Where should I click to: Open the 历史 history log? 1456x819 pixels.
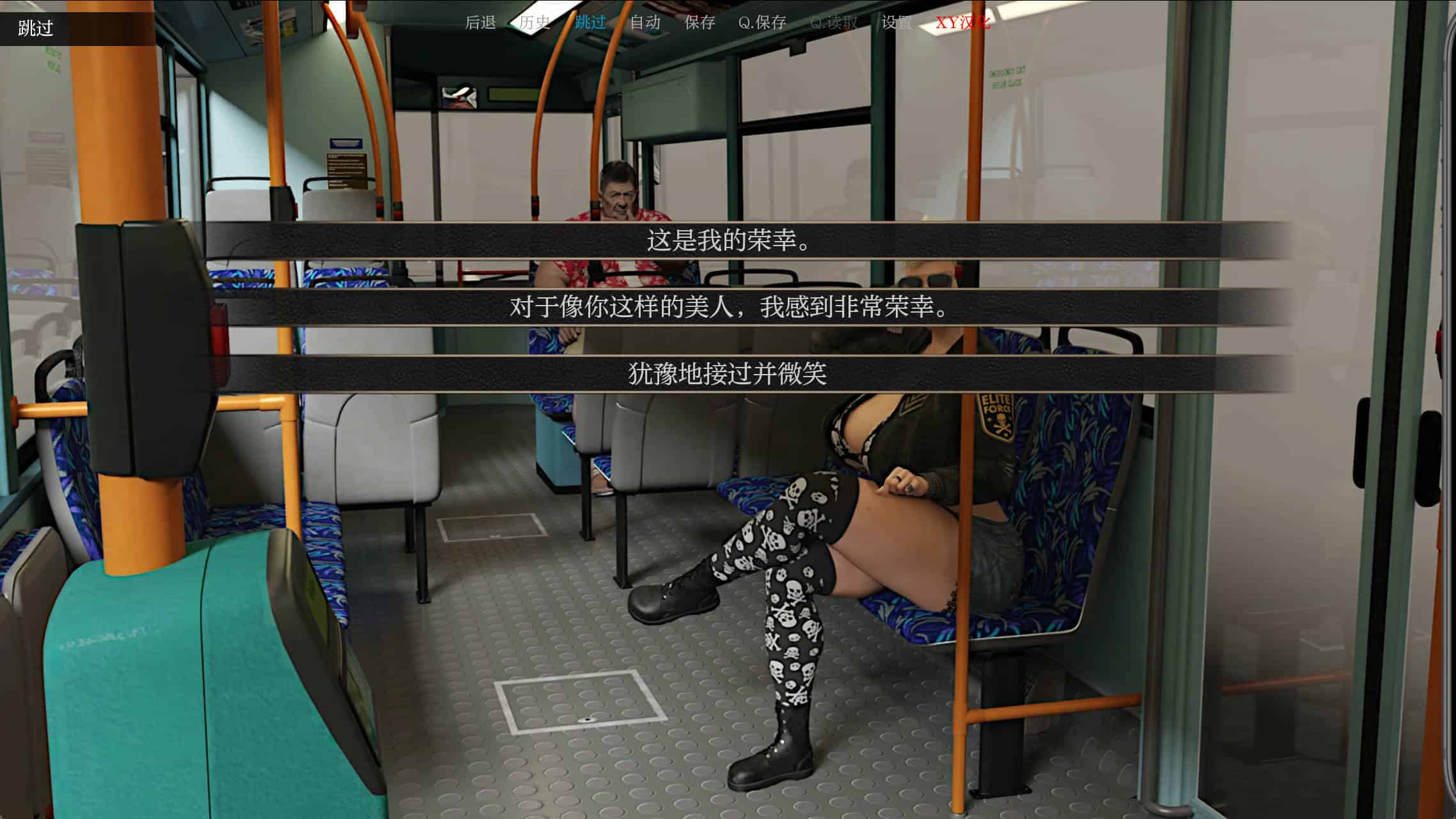click(x=535, y=23)
